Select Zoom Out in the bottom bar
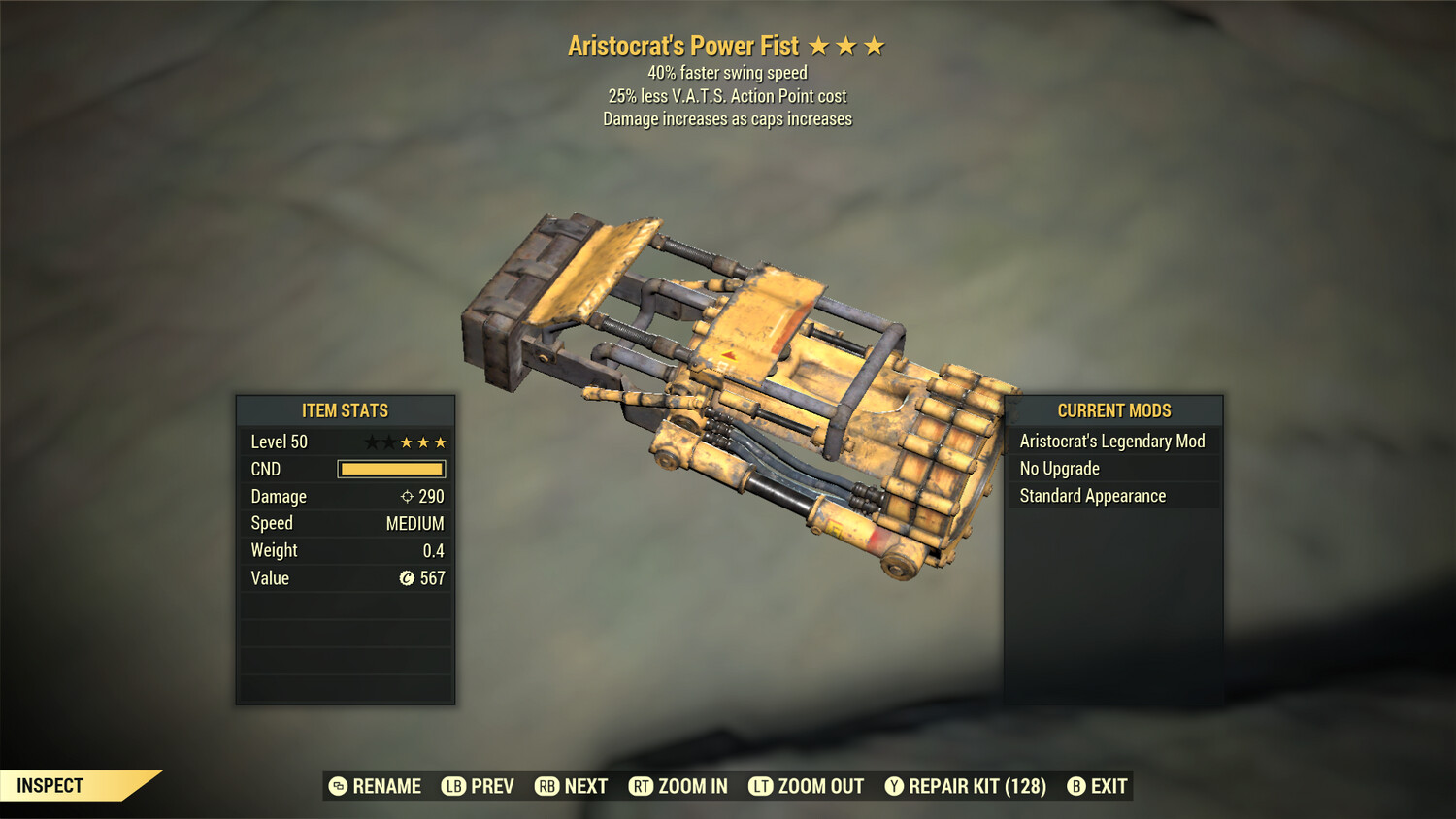This screenshot has height=819, width=1456. click(807, 786)
